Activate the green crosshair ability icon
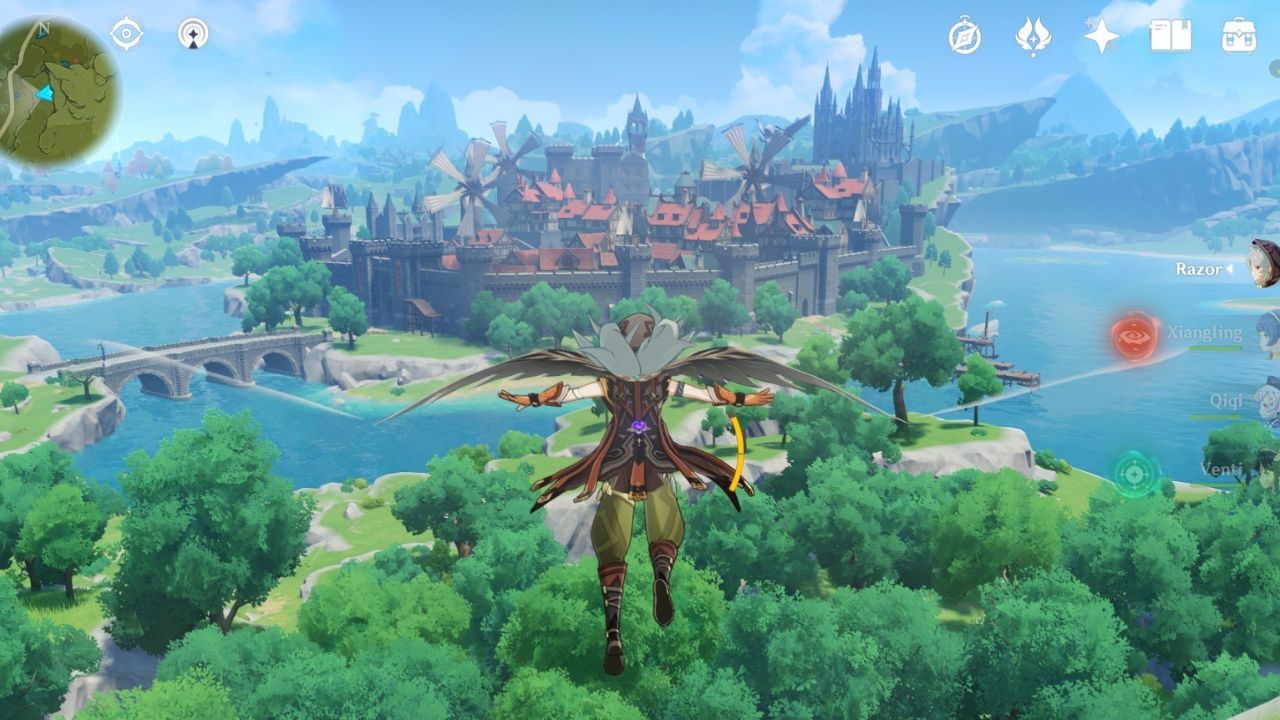 click(1133, 473)
